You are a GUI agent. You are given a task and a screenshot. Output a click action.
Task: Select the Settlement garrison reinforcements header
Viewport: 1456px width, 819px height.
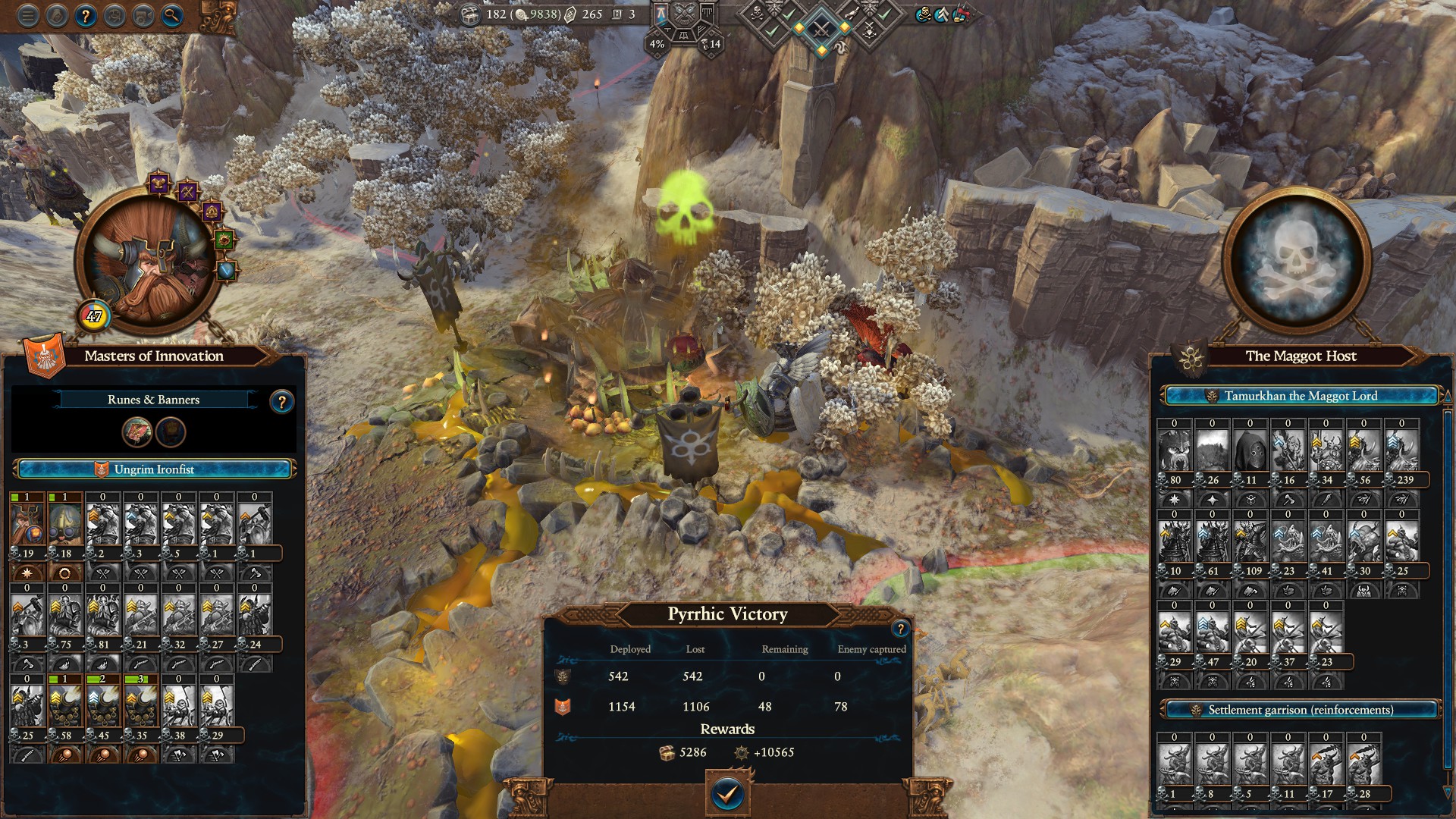1300,710
